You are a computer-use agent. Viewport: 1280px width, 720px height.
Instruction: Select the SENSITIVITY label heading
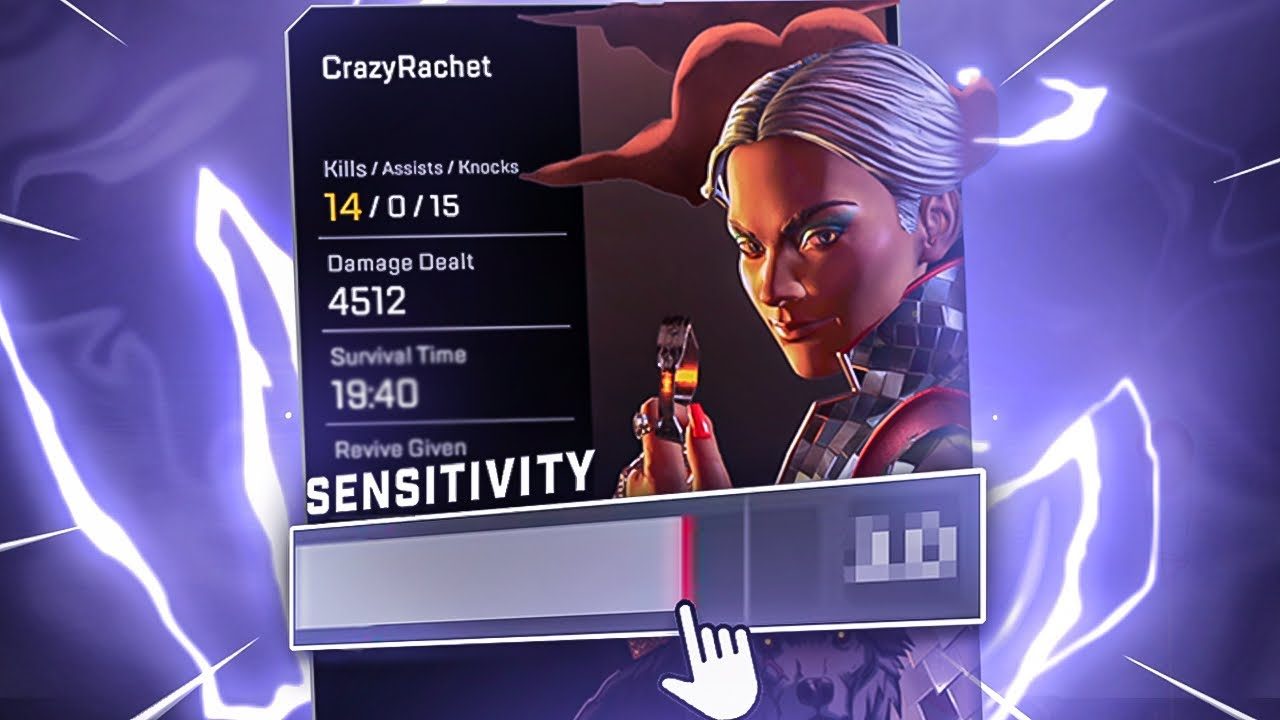click(x=449, y=478)
